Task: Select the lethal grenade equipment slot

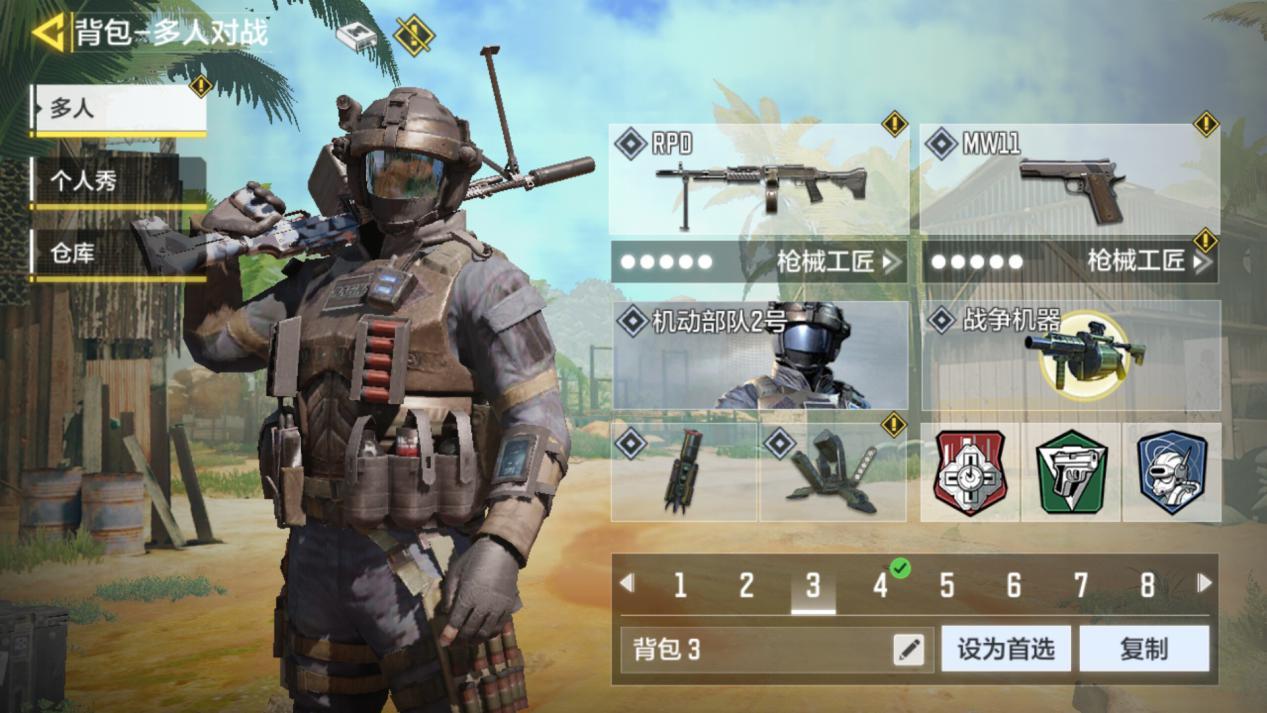Action: tap(684, 471)
